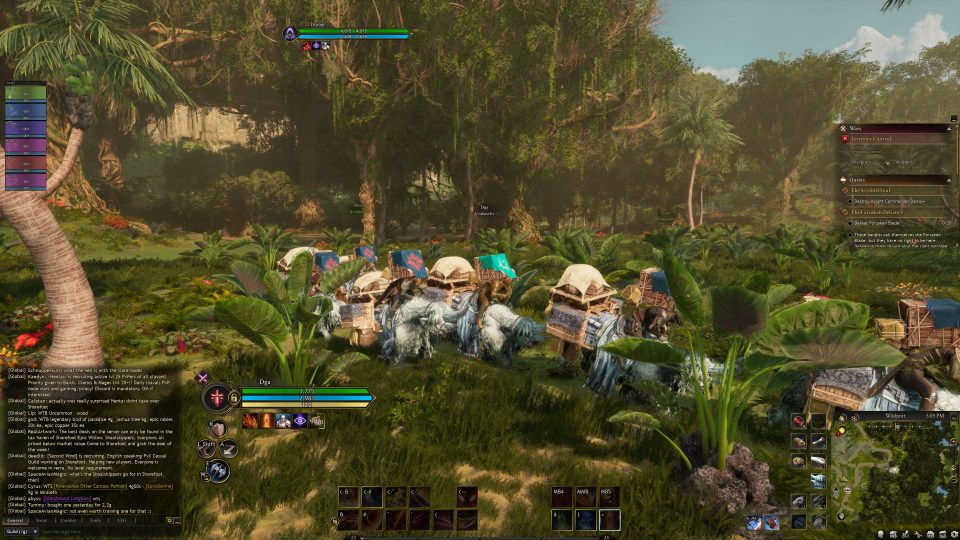
Task: Select the target portrait at top
Action: 291,34
